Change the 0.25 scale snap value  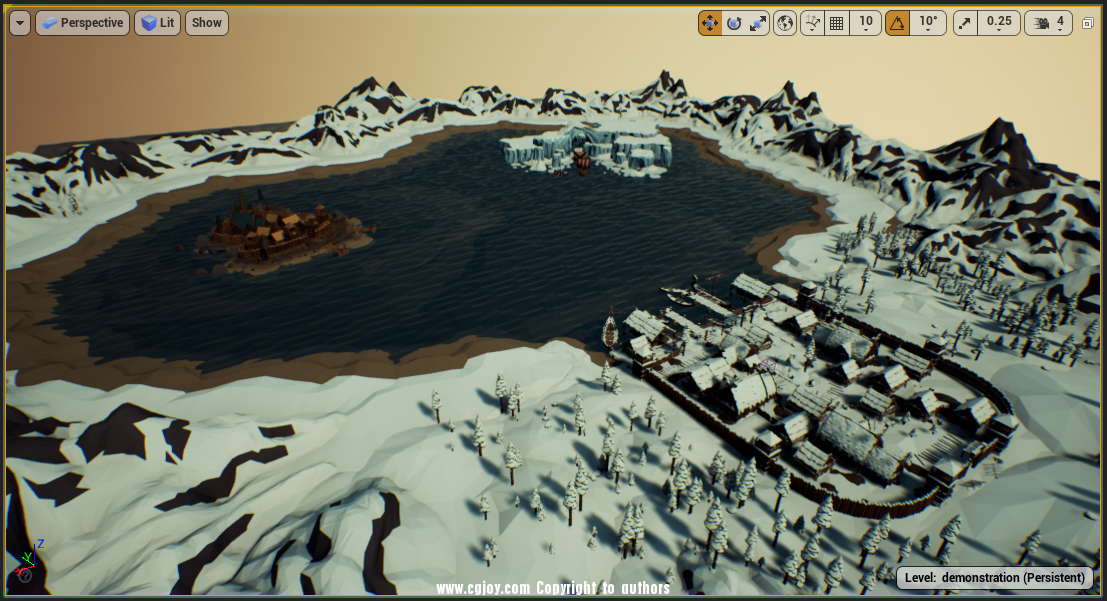click(999, 23)
